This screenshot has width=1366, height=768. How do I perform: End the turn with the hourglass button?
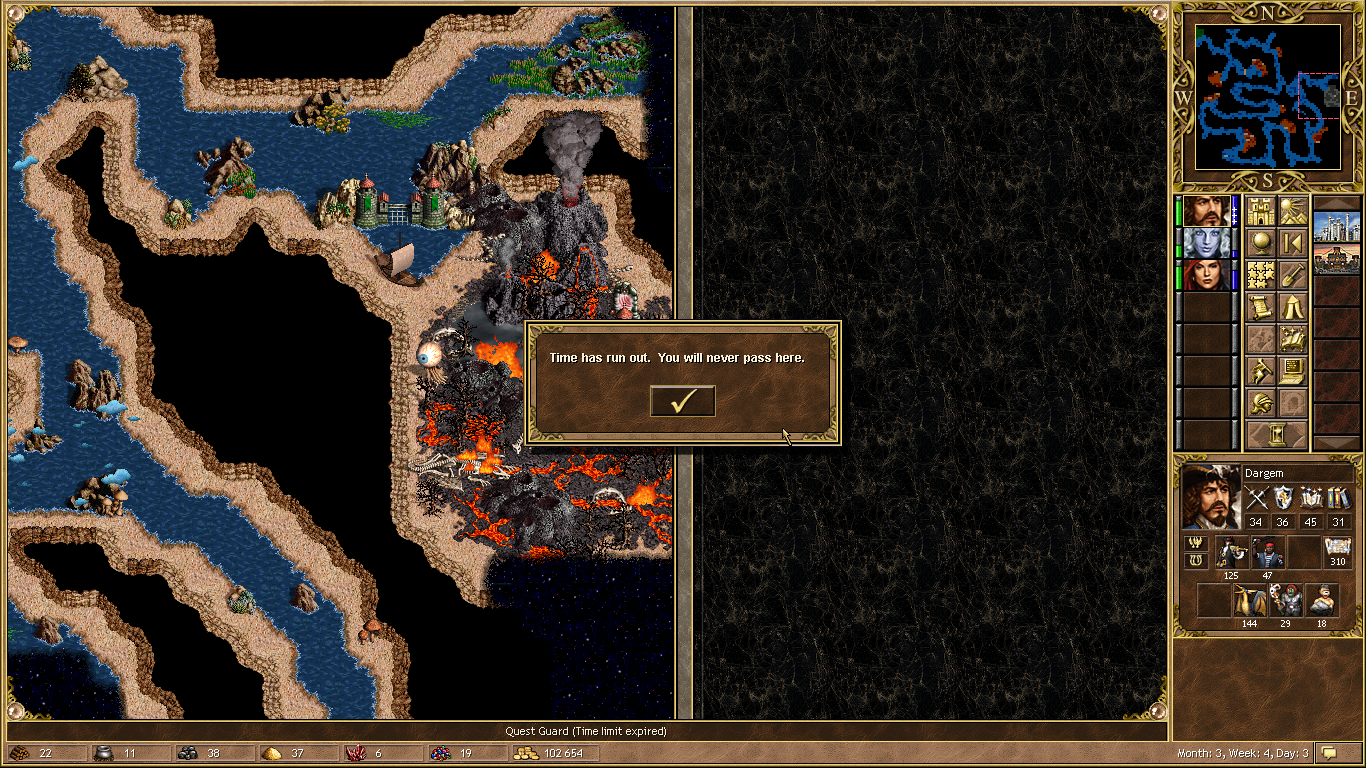point(1276,435)
